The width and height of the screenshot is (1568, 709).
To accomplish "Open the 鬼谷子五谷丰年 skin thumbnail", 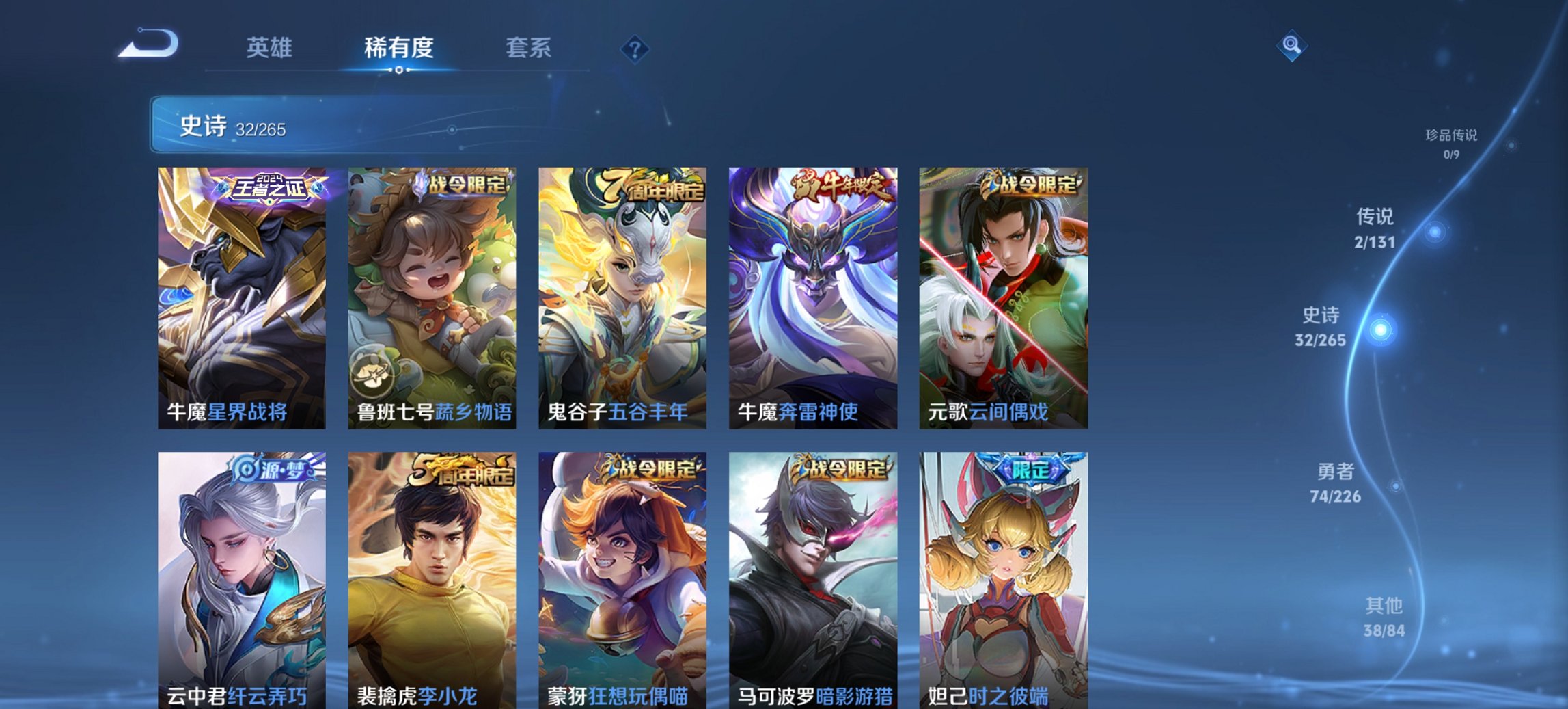I will click(622, 294).
